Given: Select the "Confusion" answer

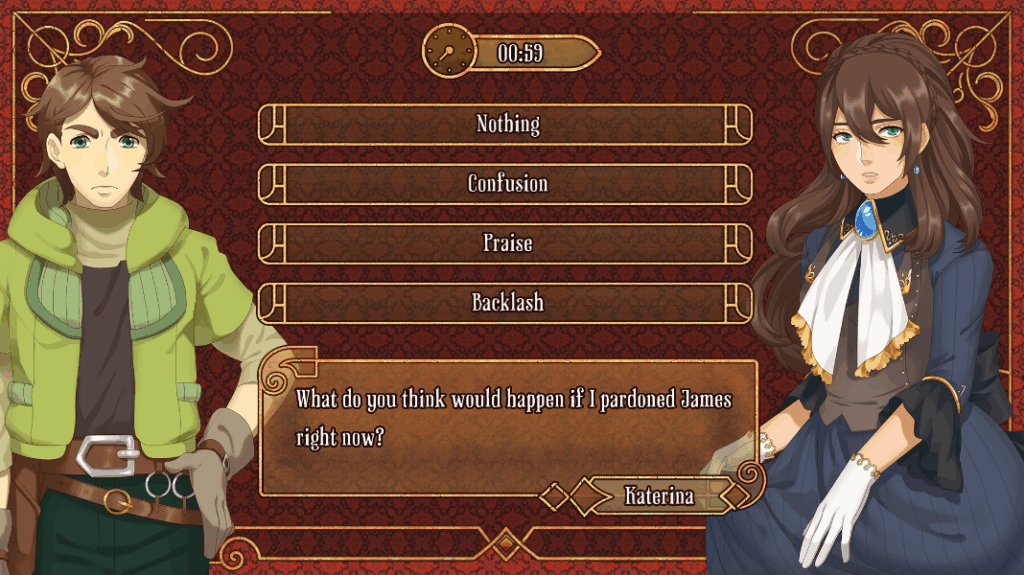Looking at the screenshot, I should pyautogui.click(x=507, y=184).
